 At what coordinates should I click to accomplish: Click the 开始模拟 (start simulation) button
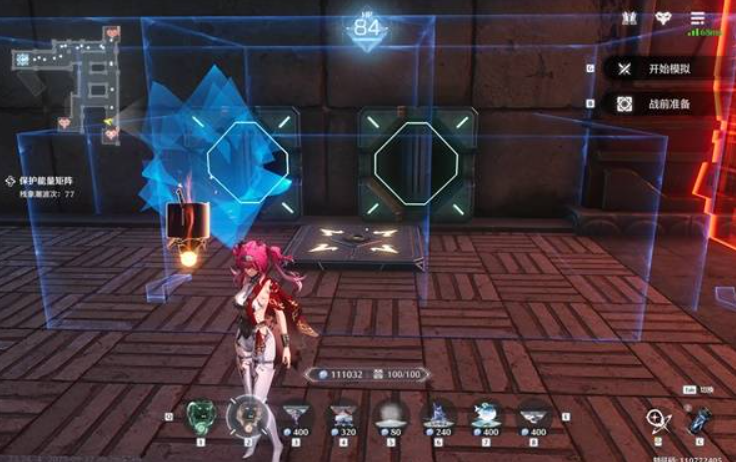[x=660, y=69]
